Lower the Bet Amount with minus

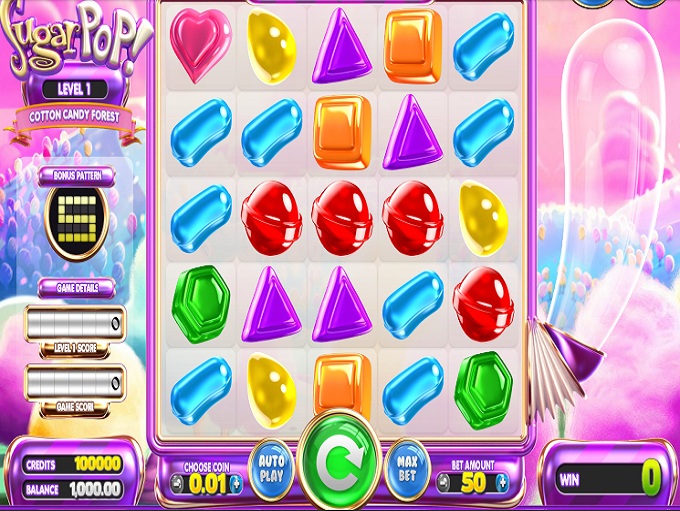tap(444, 484)
